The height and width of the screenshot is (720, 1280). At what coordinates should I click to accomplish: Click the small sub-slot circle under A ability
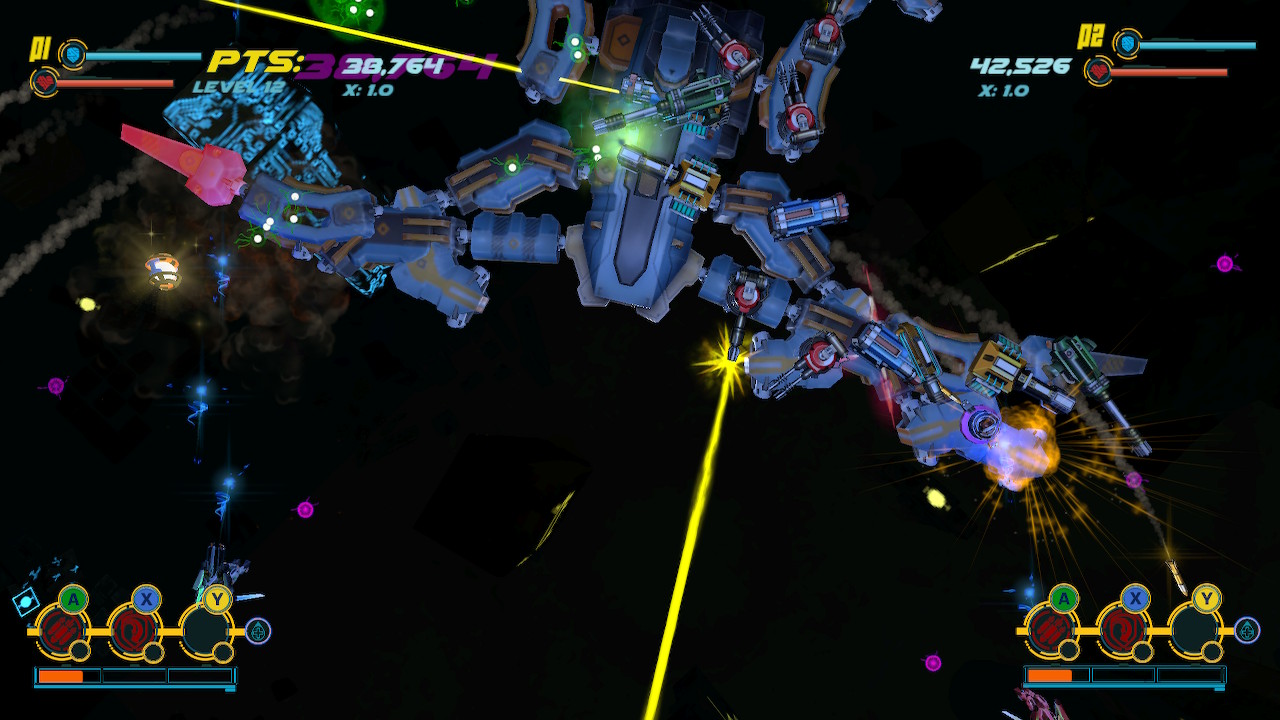[x=80, y=651]
